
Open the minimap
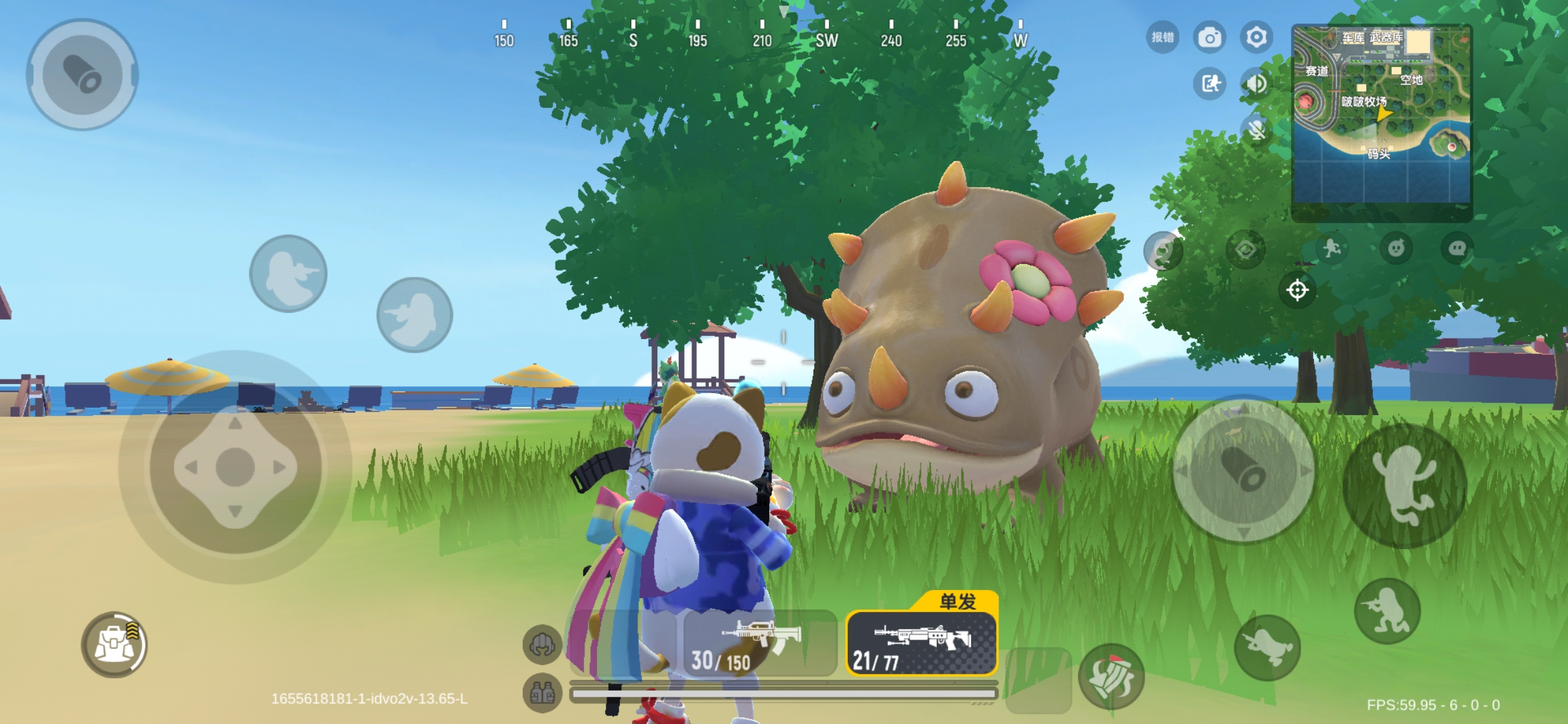1382,114
